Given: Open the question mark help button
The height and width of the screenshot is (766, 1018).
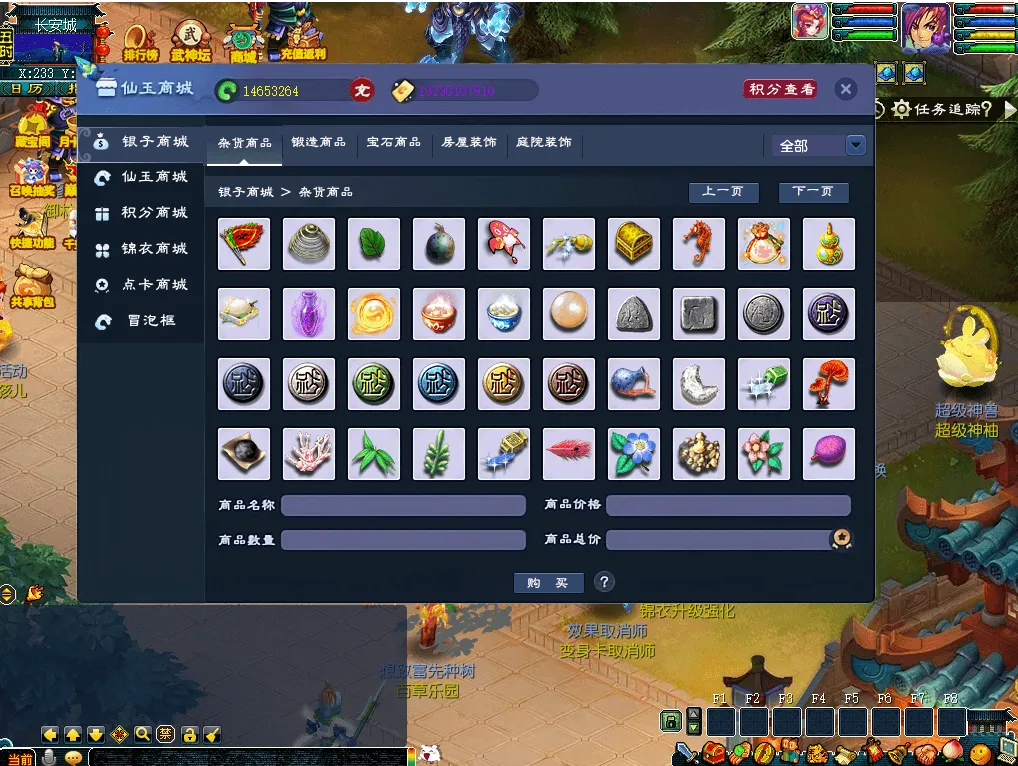Looking at the screenshot, I should [x=604, y=582].
